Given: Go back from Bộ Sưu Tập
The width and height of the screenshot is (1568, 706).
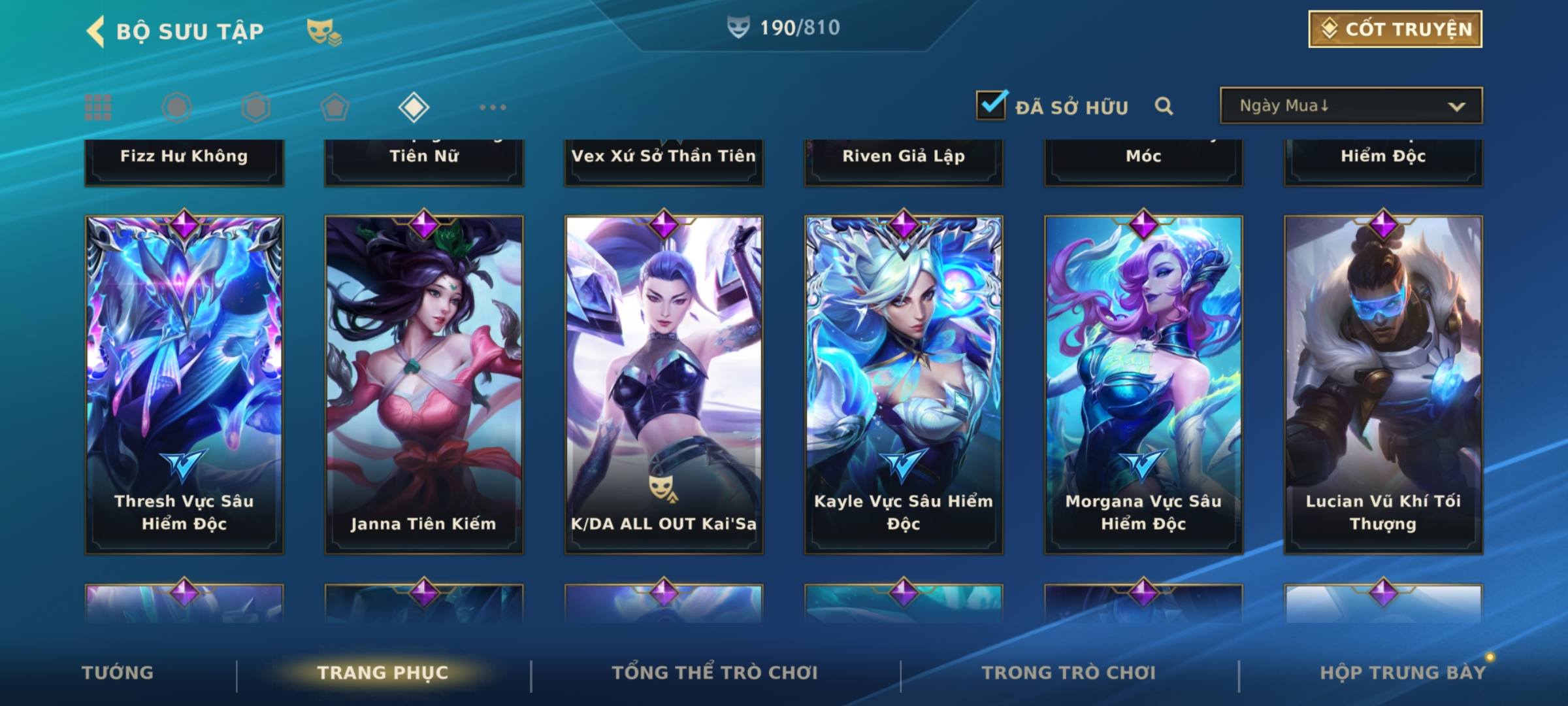Looking at the screenshot, I should click(x=95, y=31).
